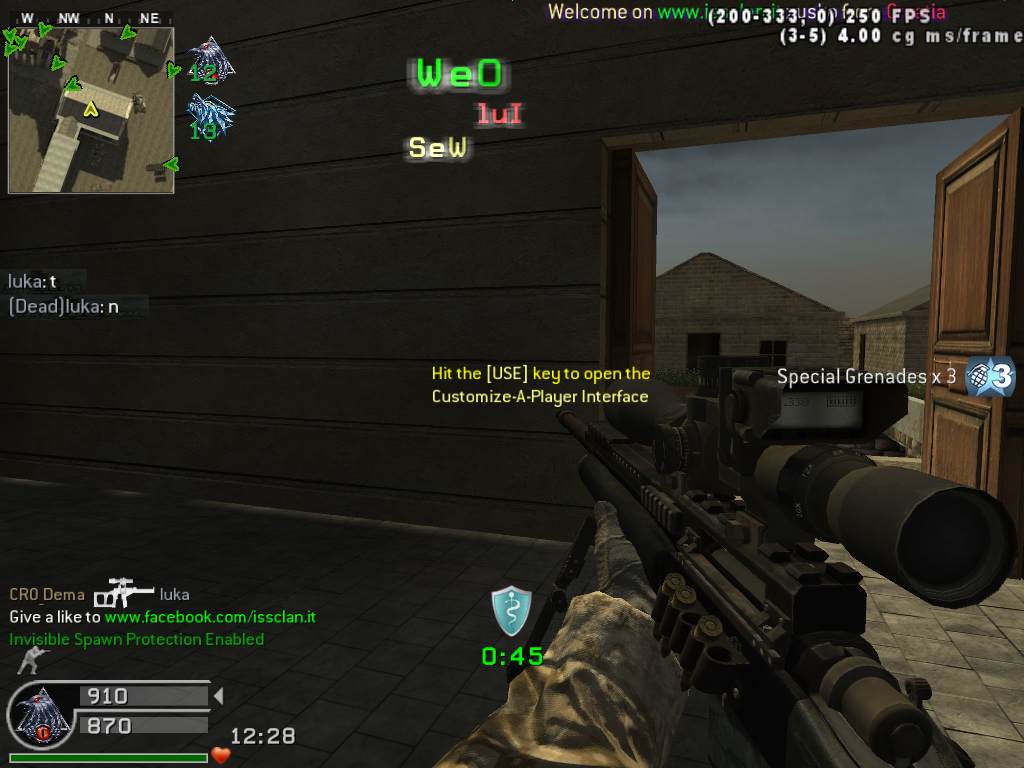Click the "(Dead)luka: n" chat message
Image resolution: width=1024 pixels, height=768 pixels.
63,307
